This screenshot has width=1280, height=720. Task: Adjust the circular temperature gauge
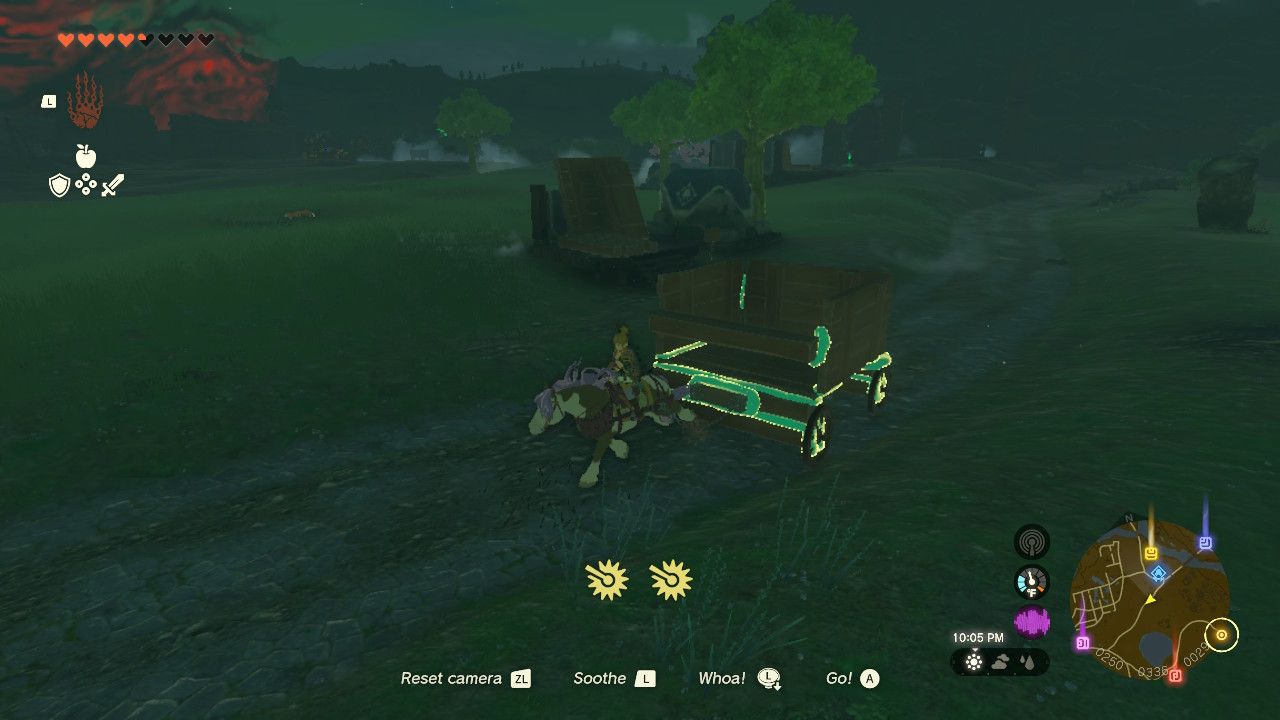pyautogui.click(x=1031, y=581)
